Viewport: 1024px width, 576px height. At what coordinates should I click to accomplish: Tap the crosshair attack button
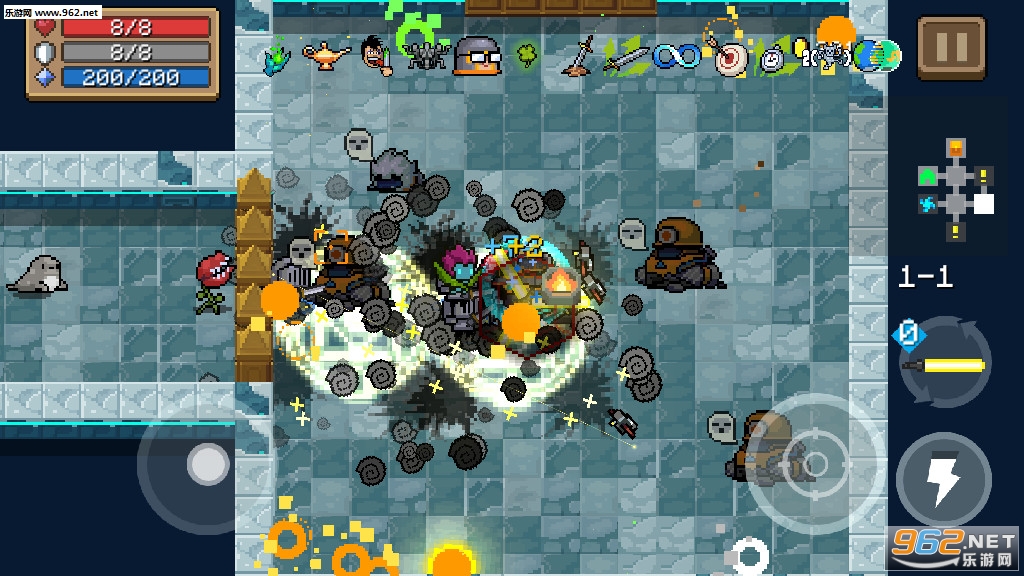[x=815, y=463]
